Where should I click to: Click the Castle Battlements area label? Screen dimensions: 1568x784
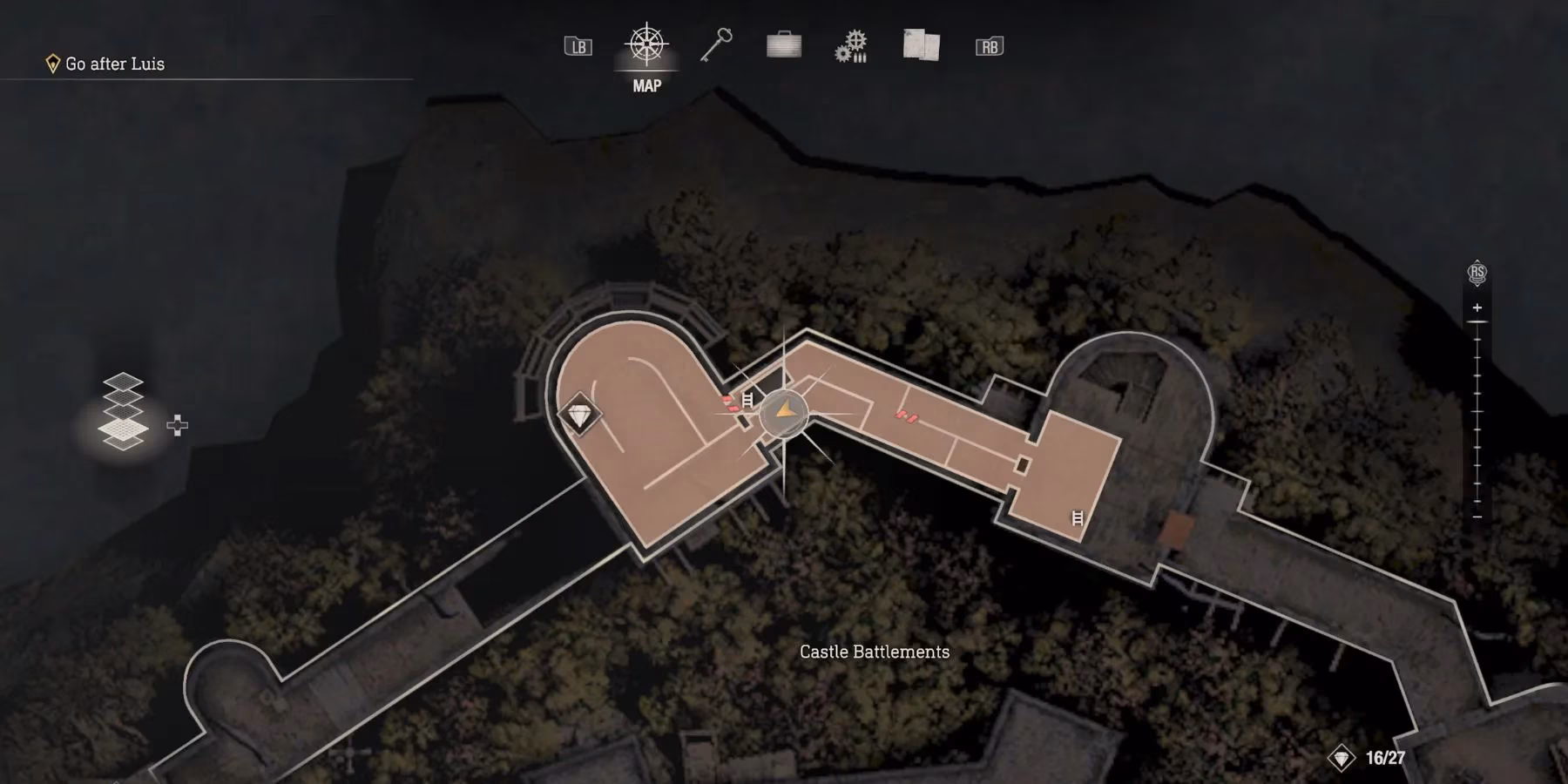[875, 652]
